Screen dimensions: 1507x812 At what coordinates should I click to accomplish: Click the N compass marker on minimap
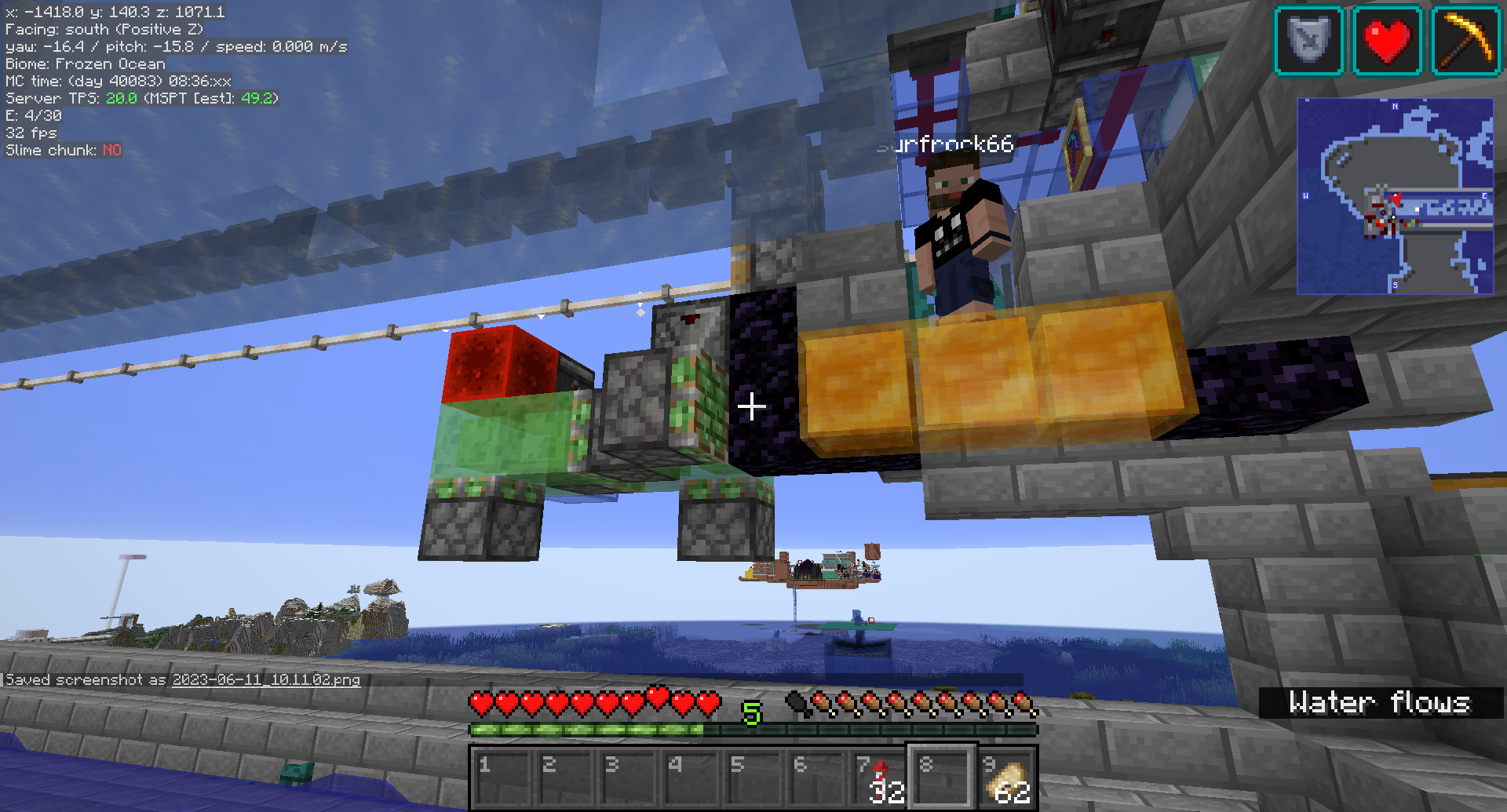coord(1396,105)
